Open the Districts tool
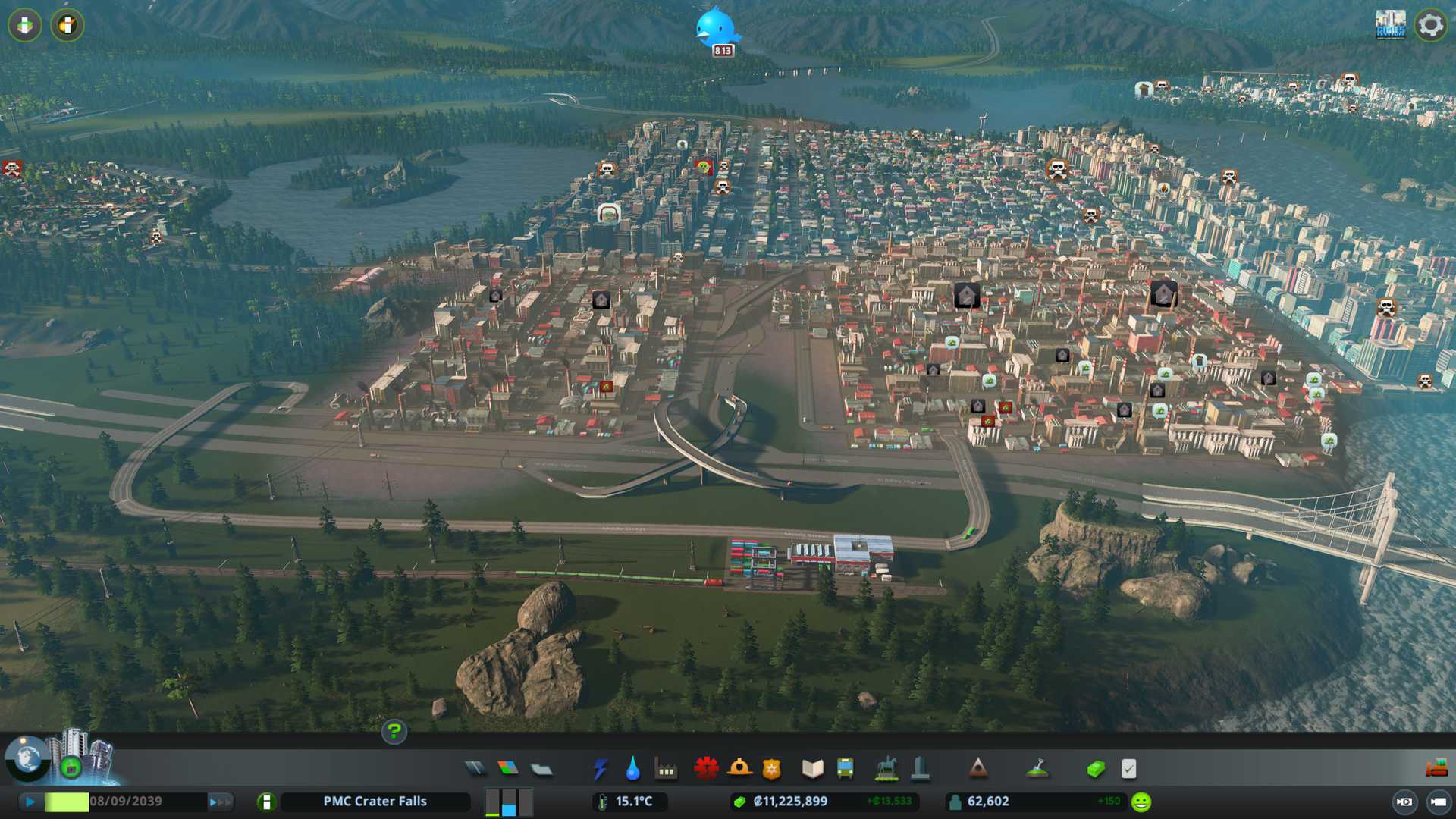The image size is (1456, 819). click(x=541, y=769)
